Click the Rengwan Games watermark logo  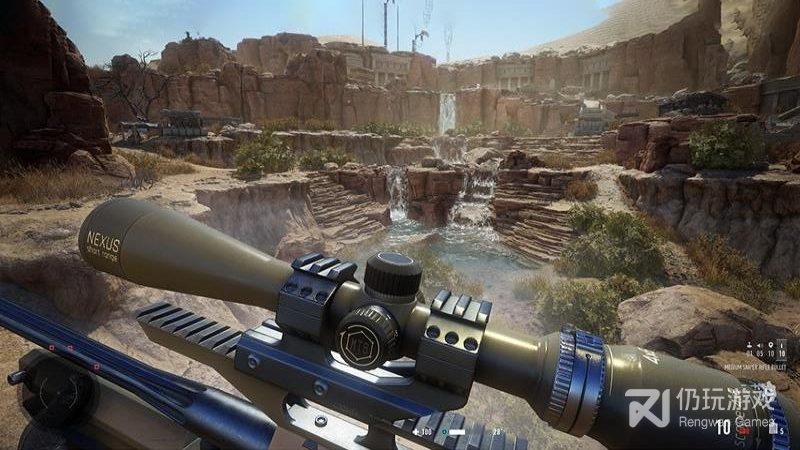tap(647, 407)
